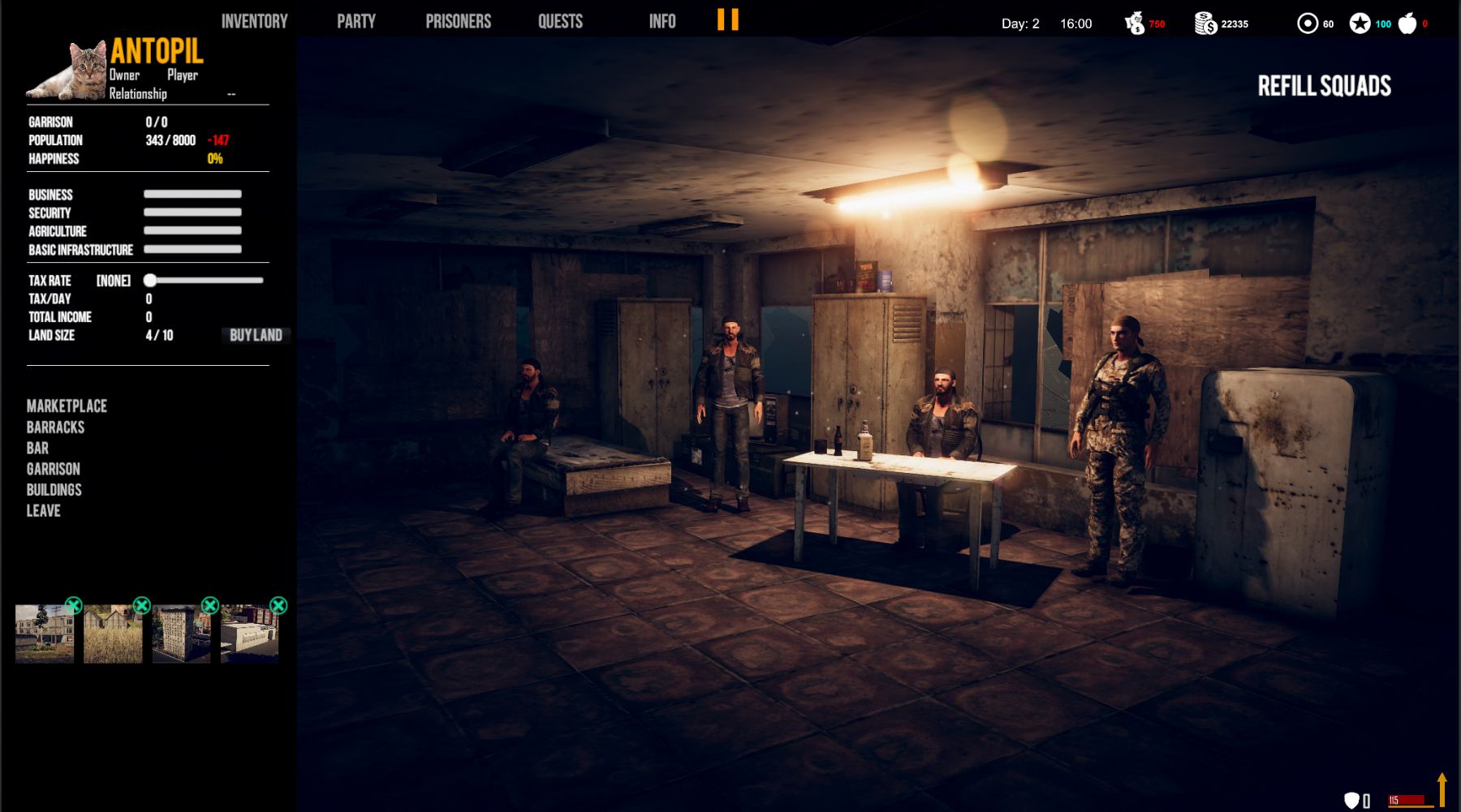
Task: Open the Garrison menu
Action: click(x=53, y=469)
